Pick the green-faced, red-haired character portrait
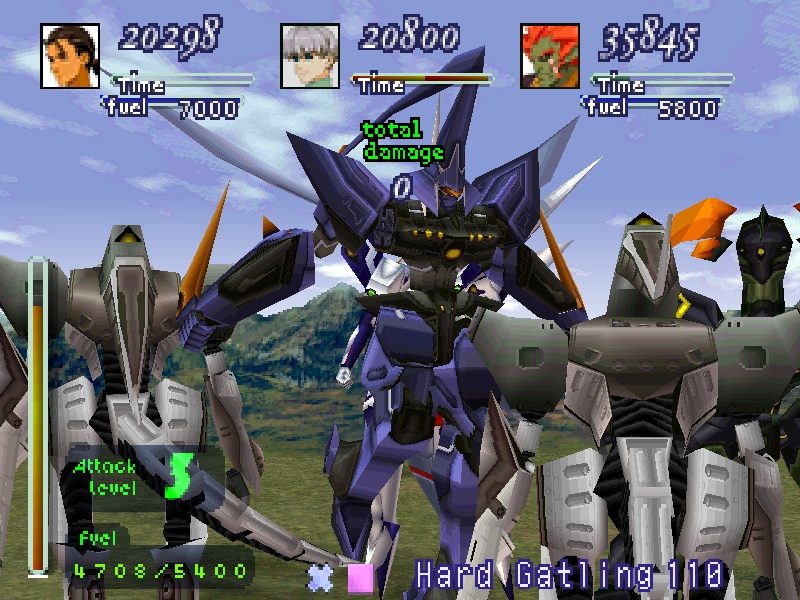This screenshot has width=800, height=600. (x=550, y=56)
